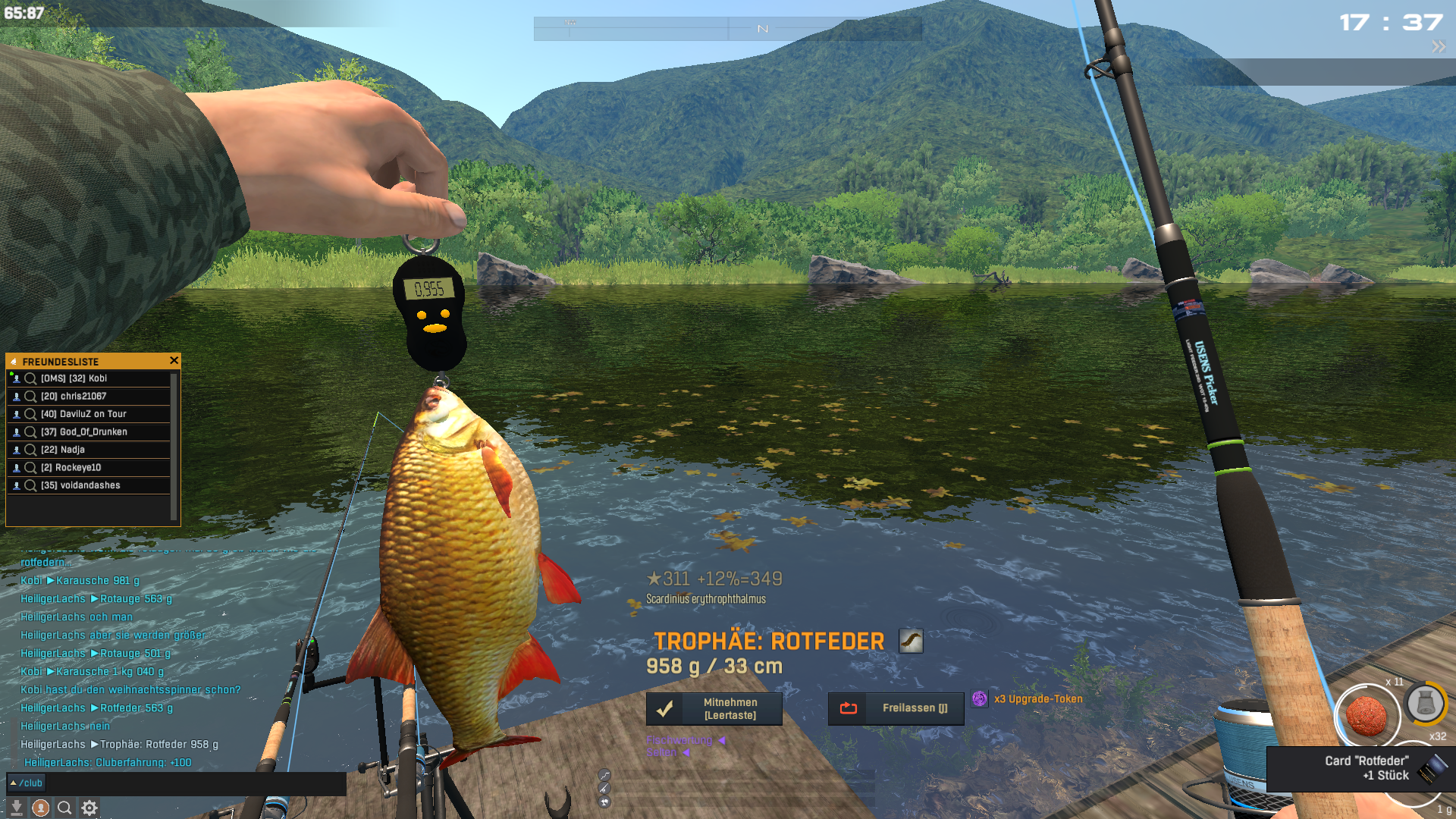
Task: Click the download arrow icon below chat
Action: (17, 808)
